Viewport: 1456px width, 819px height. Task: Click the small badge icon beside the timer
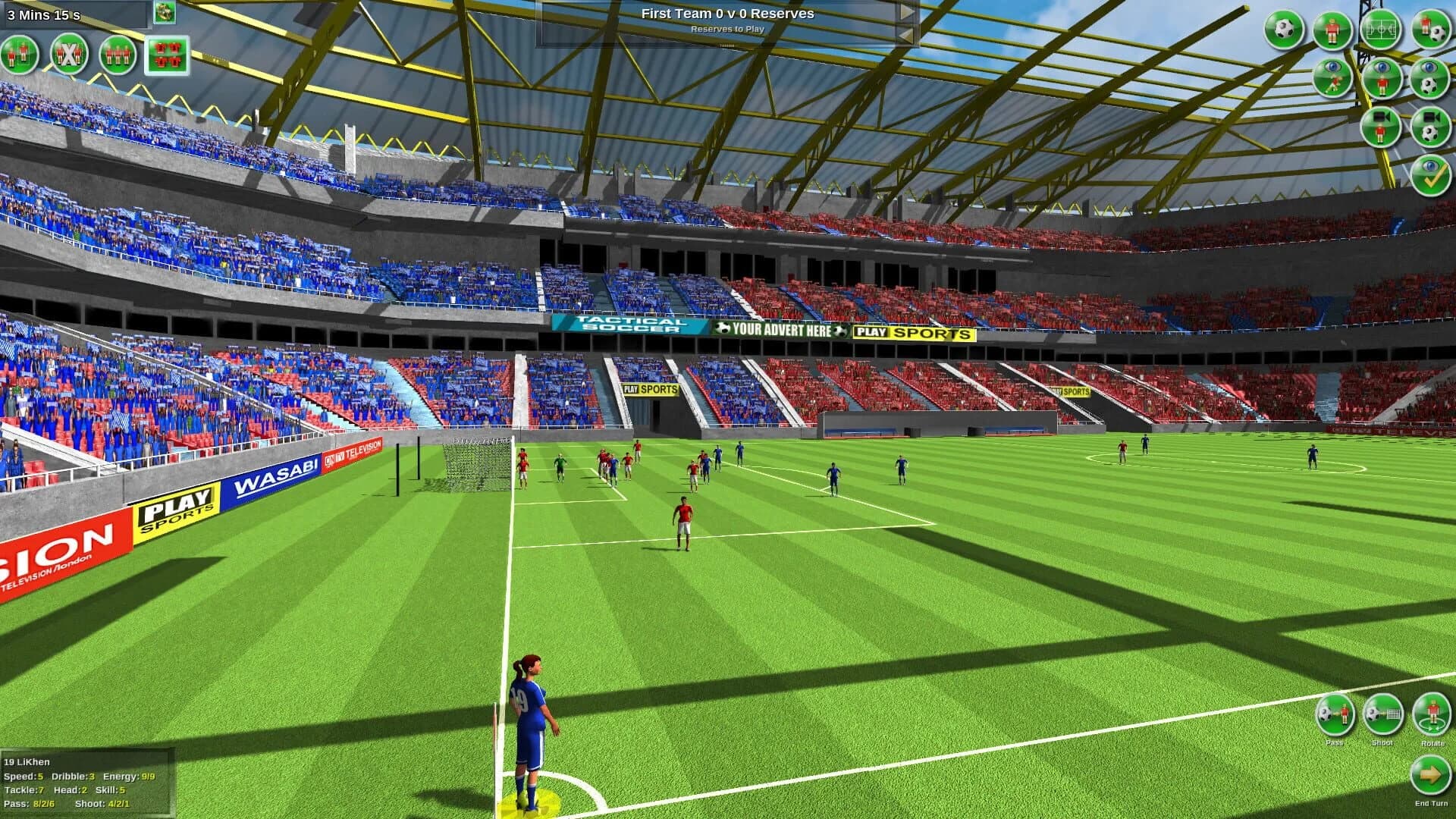tap(165, 13)
